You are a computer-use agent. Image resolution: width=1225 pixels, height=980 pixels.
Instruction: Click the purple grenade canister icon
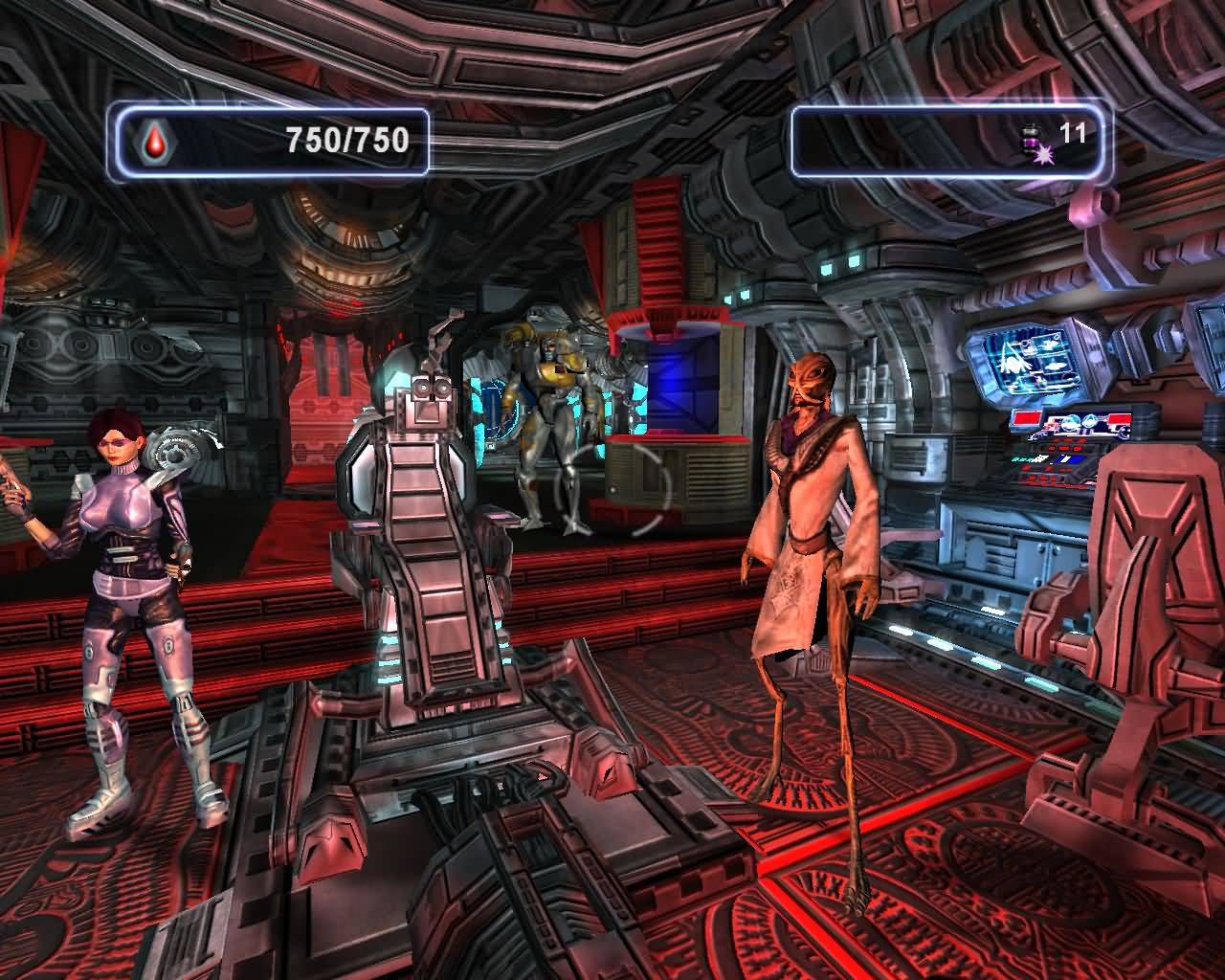pyautogui.click(x=1035, y=143)
